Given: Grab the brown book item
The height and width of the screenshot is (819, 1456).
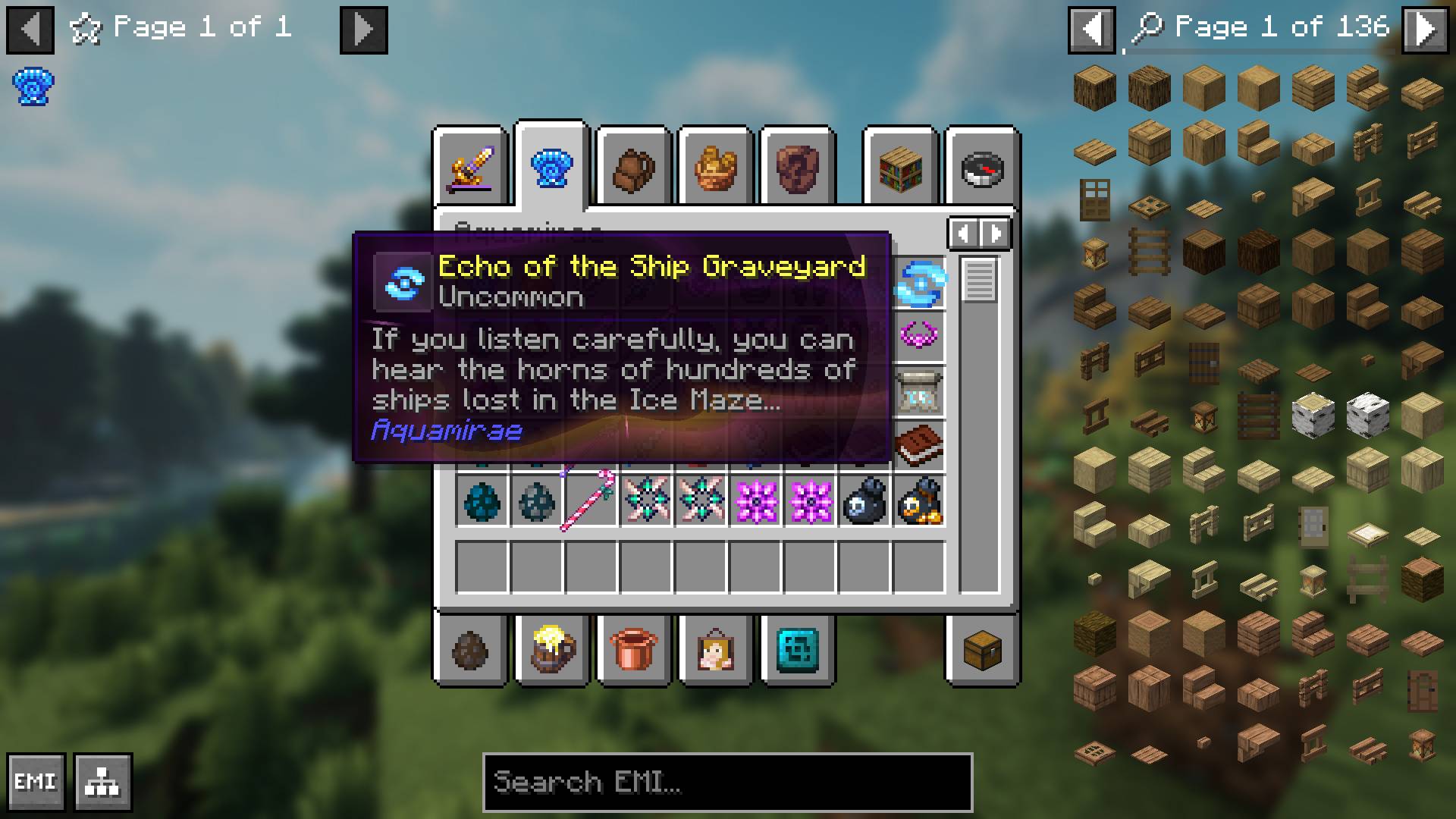Looking at the screenshot, I should point(919,444).
